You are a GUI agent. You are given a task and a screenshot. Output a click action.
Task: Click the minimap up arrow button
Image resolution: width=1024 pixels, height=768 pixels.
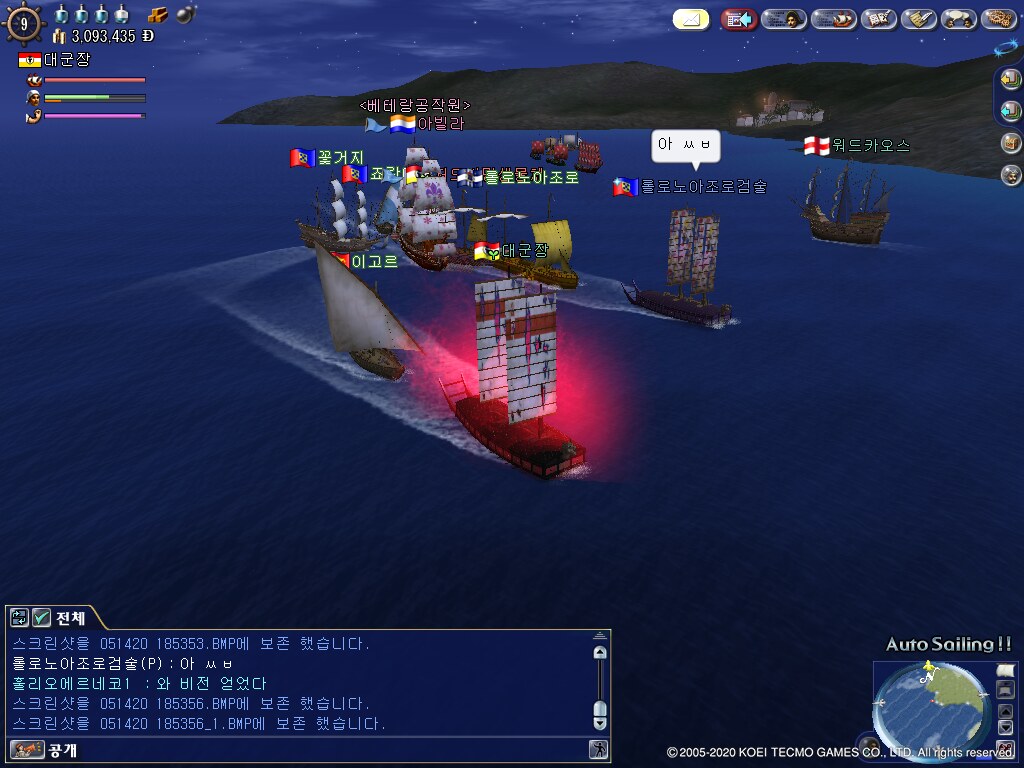point(1006,711)
